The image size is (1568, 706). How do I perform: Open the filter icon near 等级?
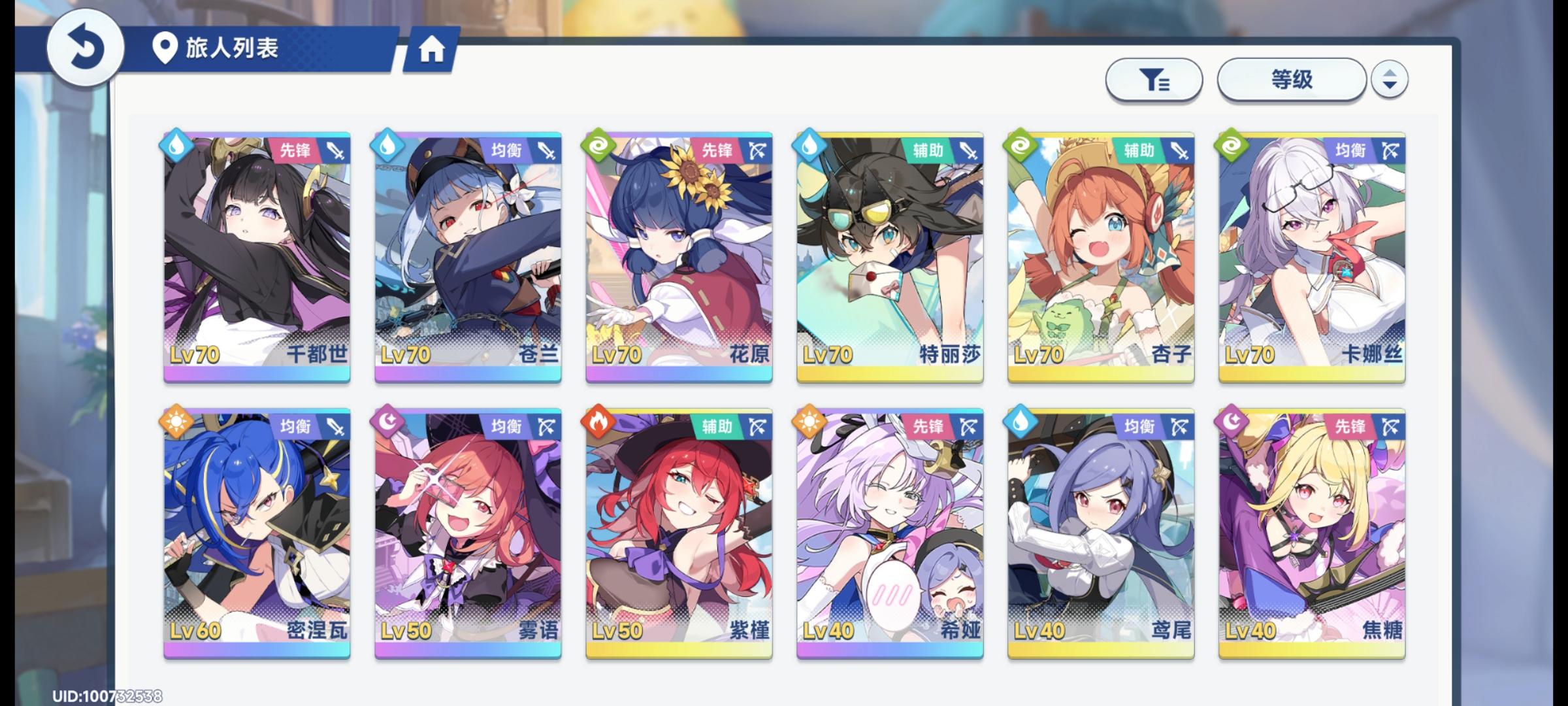1154,78
